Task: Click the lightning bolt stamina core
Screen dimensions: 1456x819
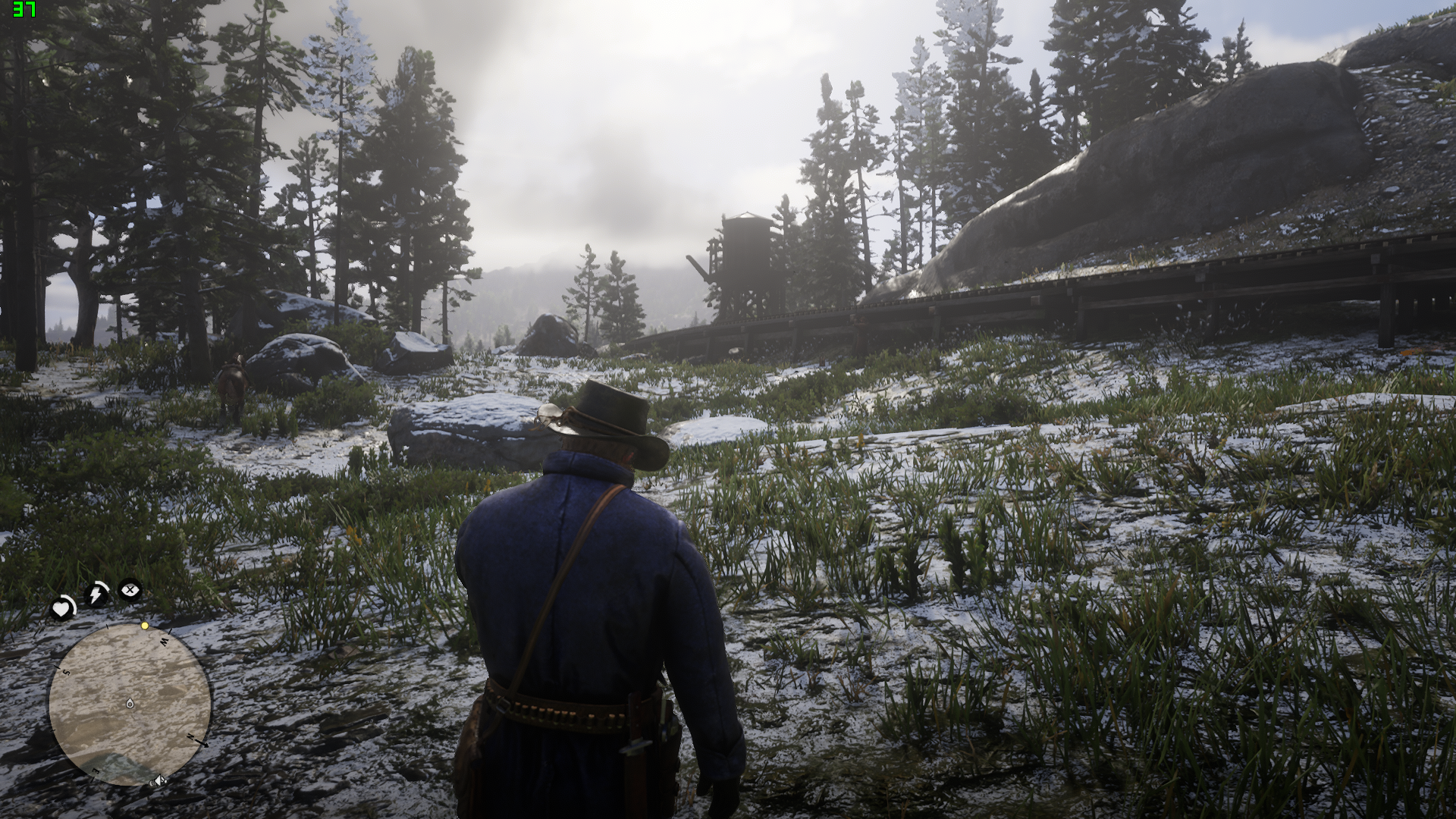Action: (x=96, y=594)
